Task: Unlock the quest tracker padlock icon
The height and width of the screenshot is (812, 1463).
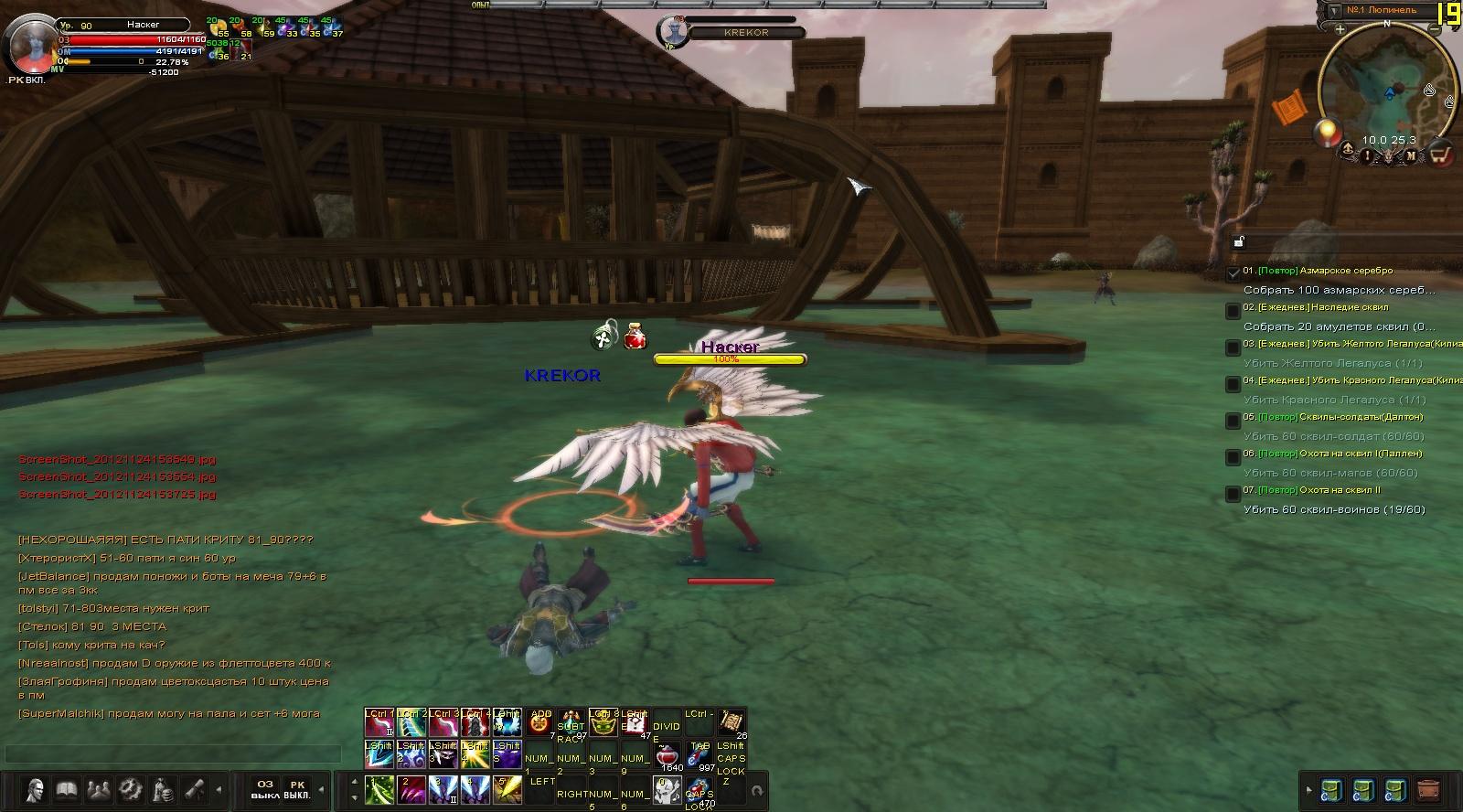Action: tap(1238, 242)
